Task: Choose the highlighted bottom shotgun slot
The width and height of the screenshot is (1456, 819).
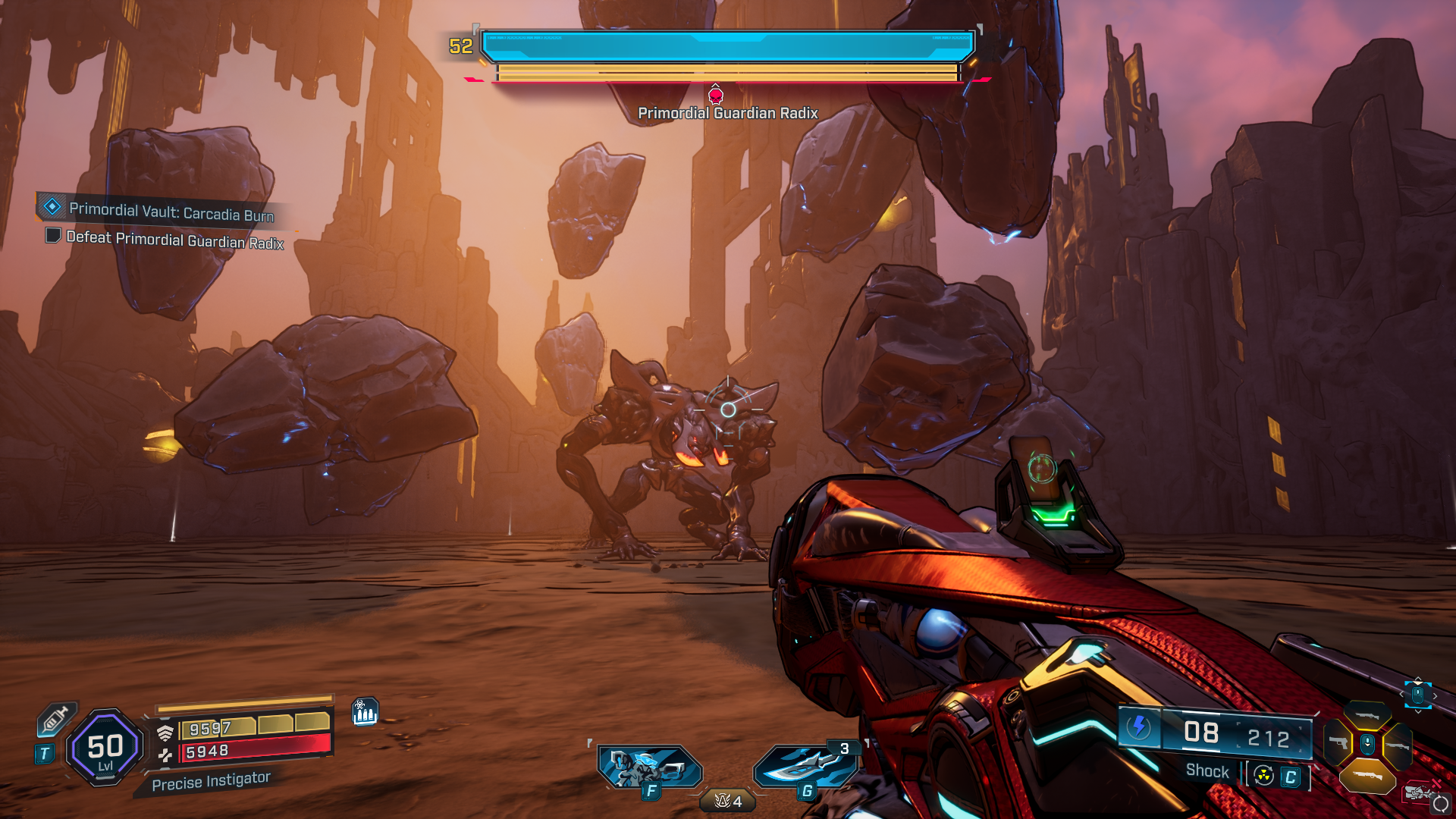Action: [1367, 775]
